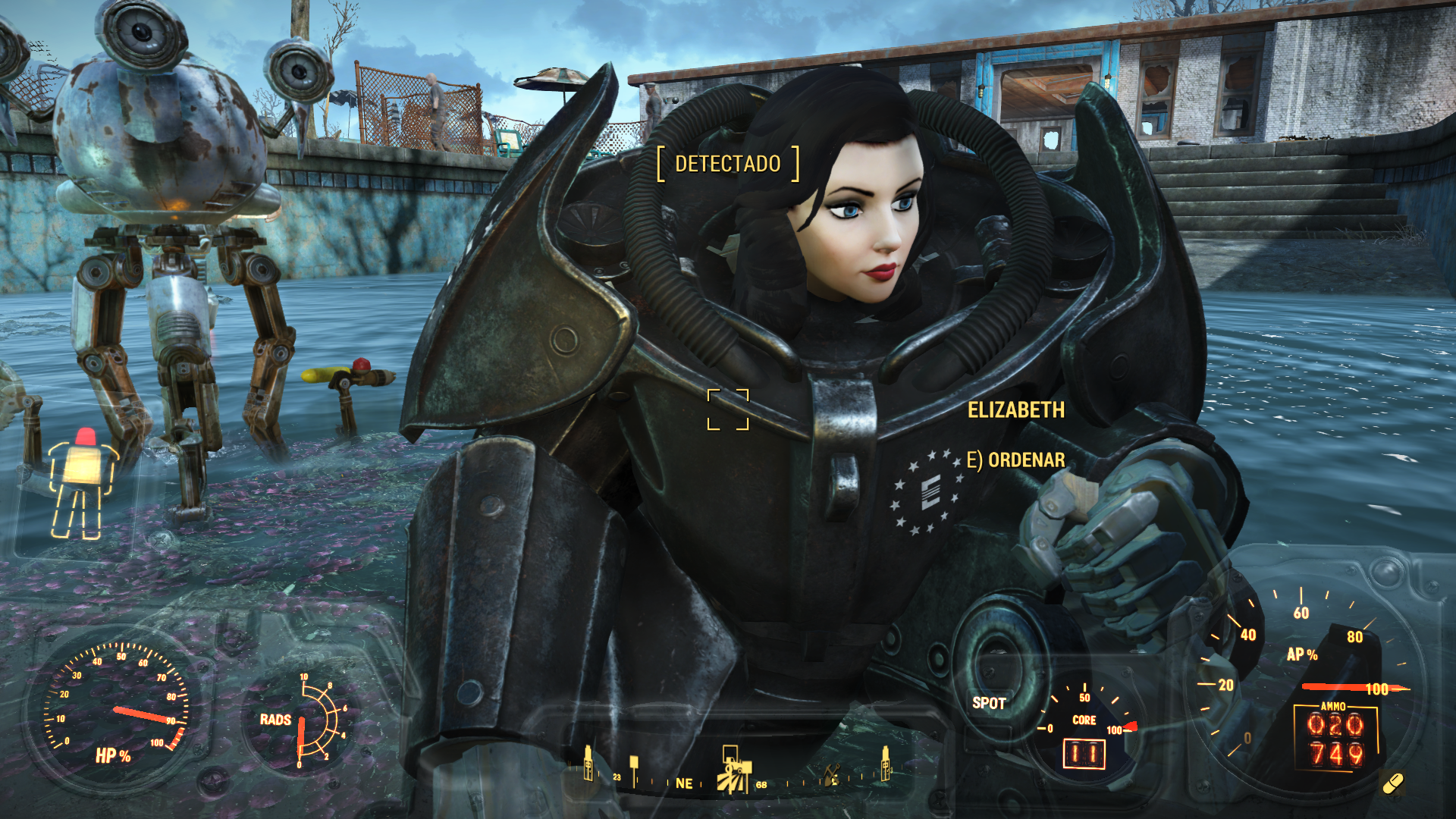
Task: Click the DETECTADO stealth indicator
Action: (x=727, y=164)
